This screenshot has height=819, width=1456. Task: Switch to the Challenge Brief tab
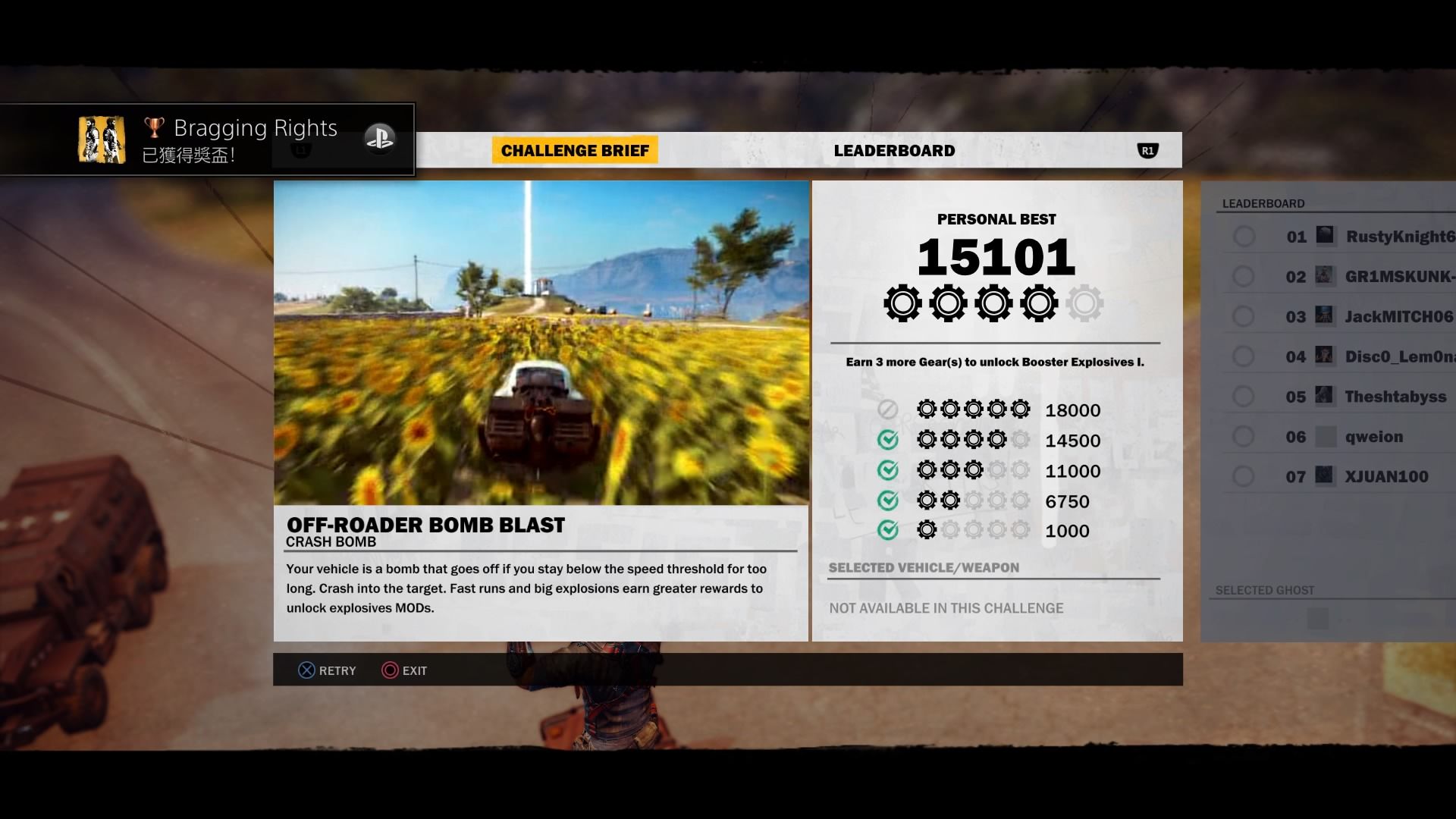(575, 150)
